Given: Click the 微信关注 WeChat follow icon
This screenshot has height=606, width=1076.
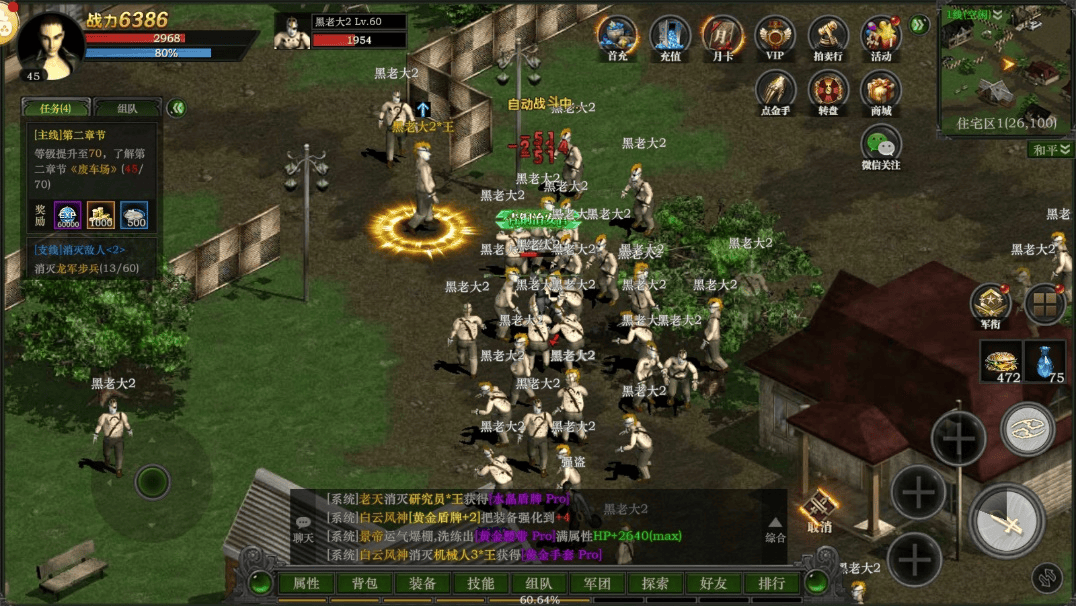Looking at the screenshot, I should 881,146.
